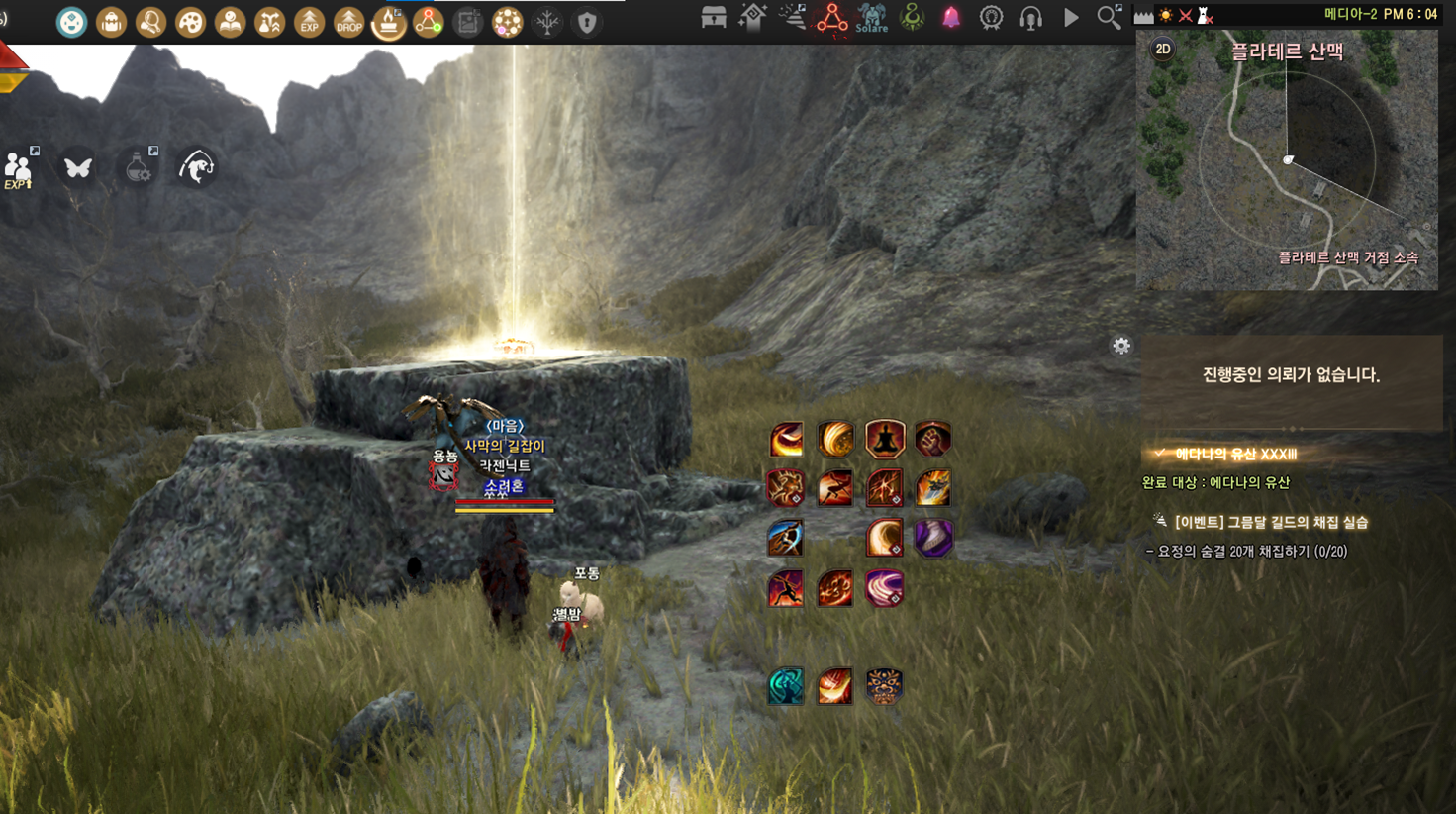
Task: Select the 에다나의 유산 XXXIII quest entry
Action: click(1235, 454)
